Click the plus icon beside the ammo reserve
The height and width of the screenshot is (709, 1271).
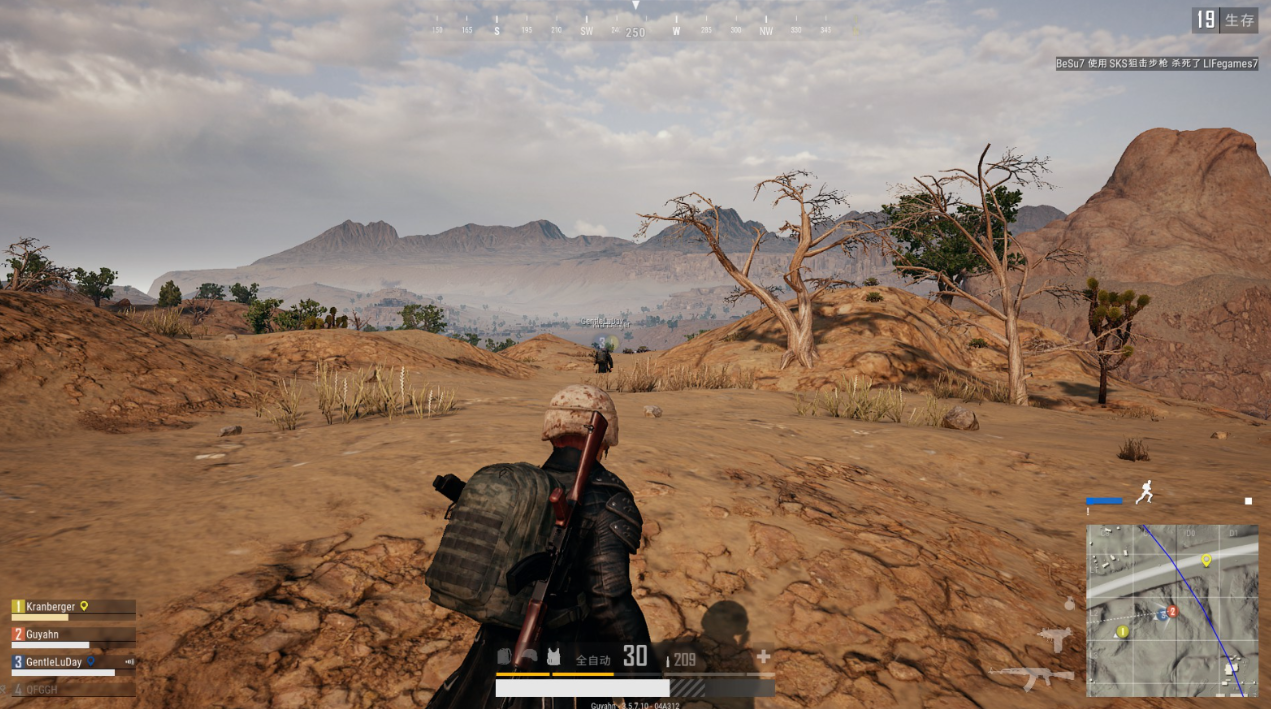click(763, 657)
